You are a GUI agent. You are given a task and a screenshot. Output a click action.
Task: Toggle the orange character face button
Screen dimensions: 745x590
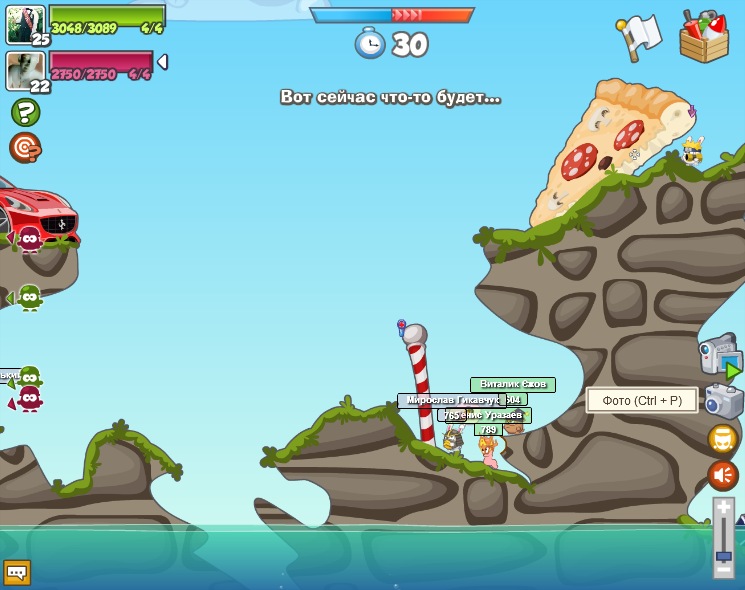point(723,439)
